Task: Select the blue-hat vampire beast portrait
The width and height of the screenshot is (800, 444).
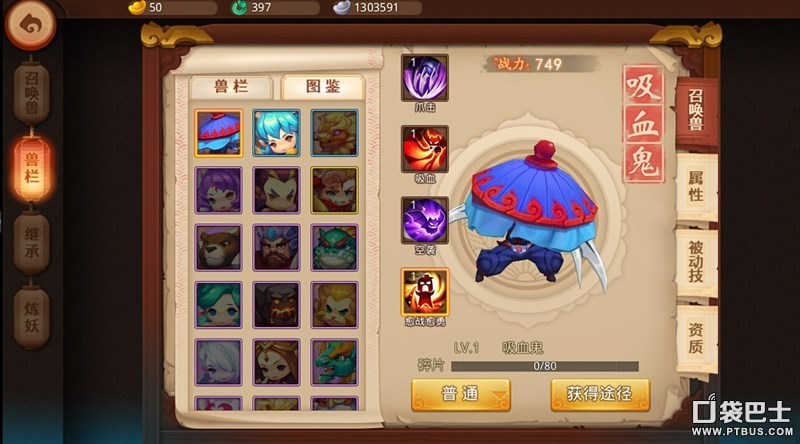Action: pos(219,133)
